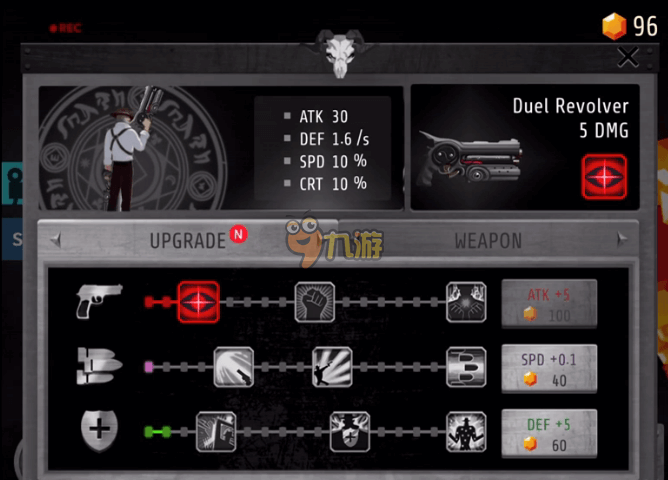Close the upgrade window
Viewport: 668px width, 480px height.
[x=627, y=58]
